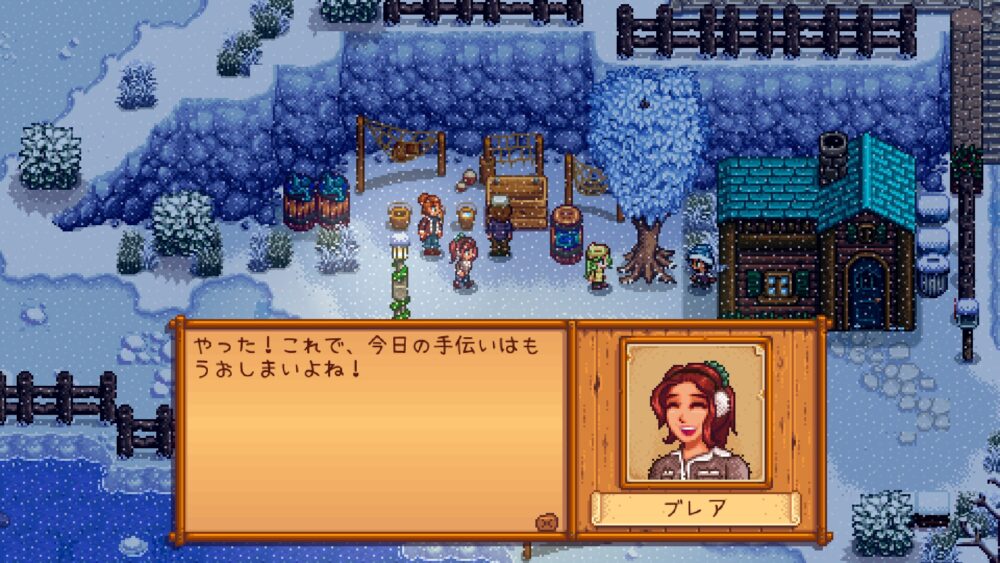Click the dialogue box to continue the conversation
This screenshot has height=563, width=1000.
(x=370, y=430)
